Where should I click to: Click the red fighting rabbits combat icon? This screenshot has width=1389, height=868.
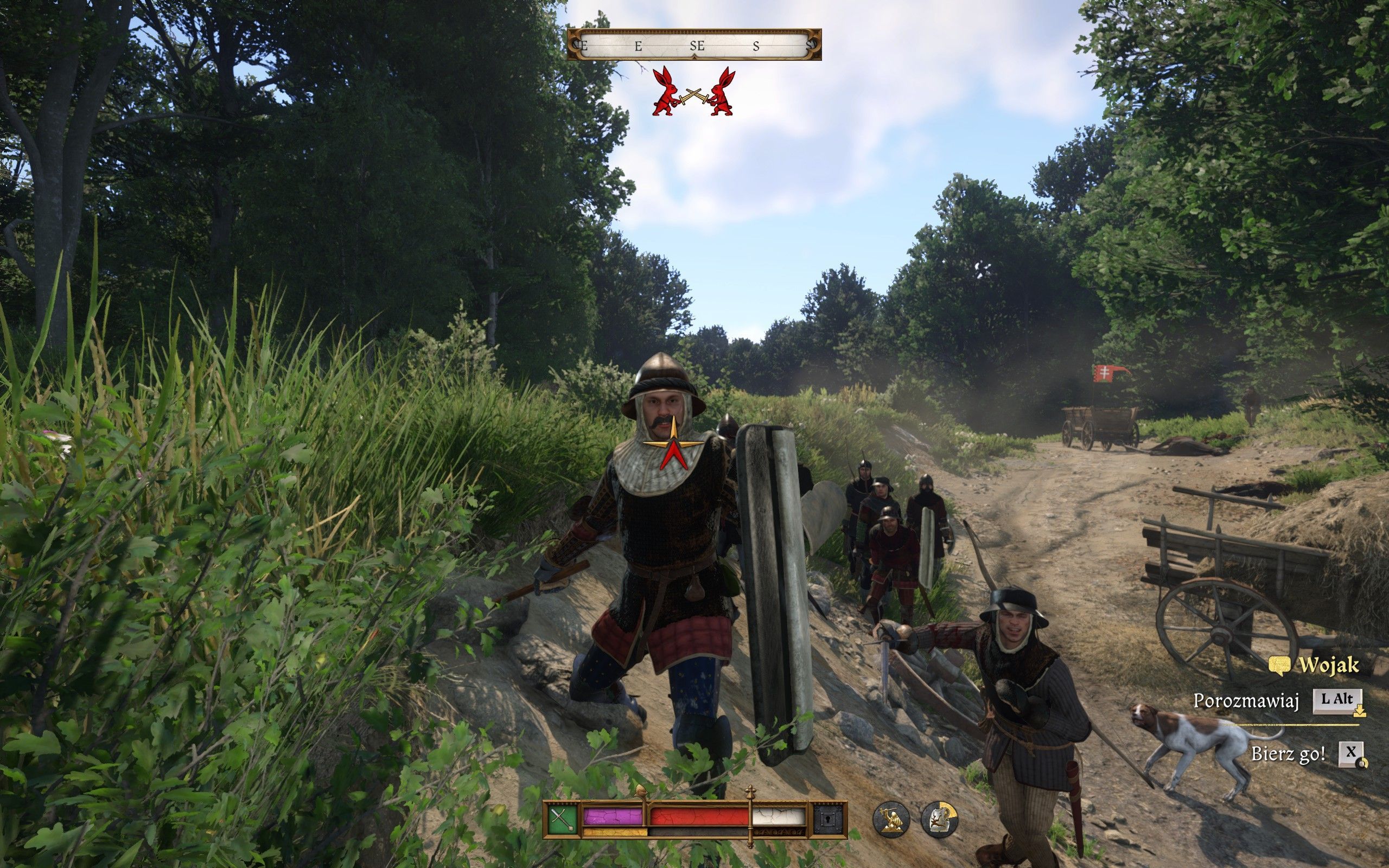coord(693,92)
